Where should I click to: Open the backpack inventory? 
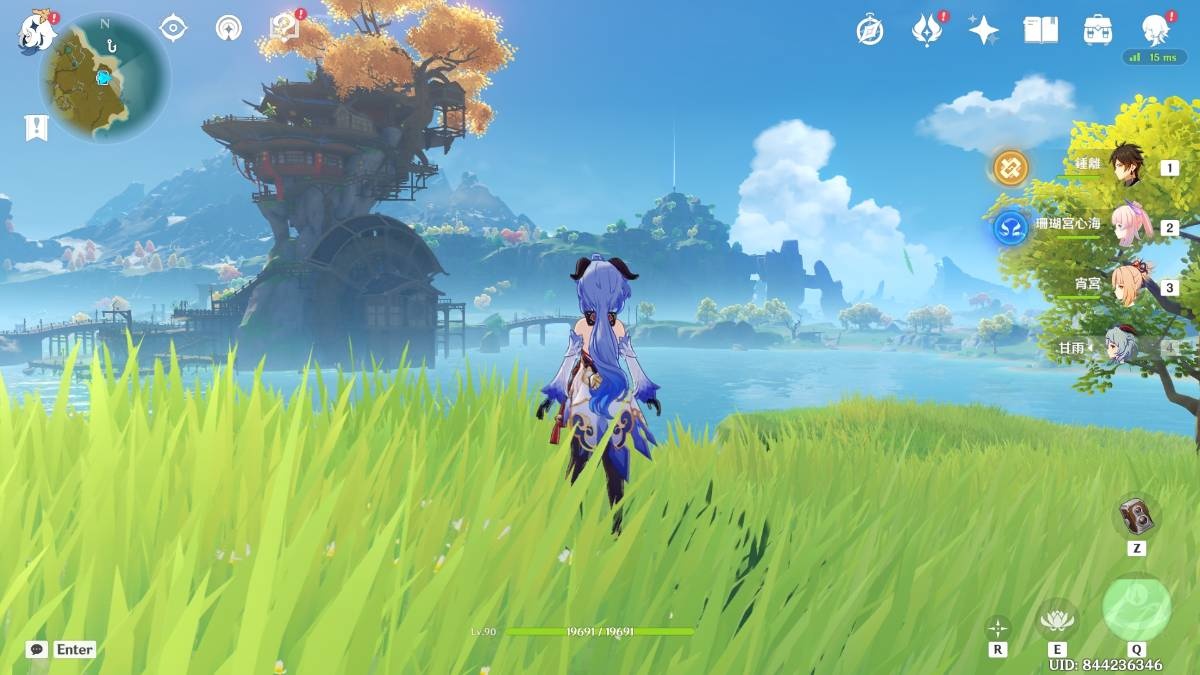click(1098, 30)
